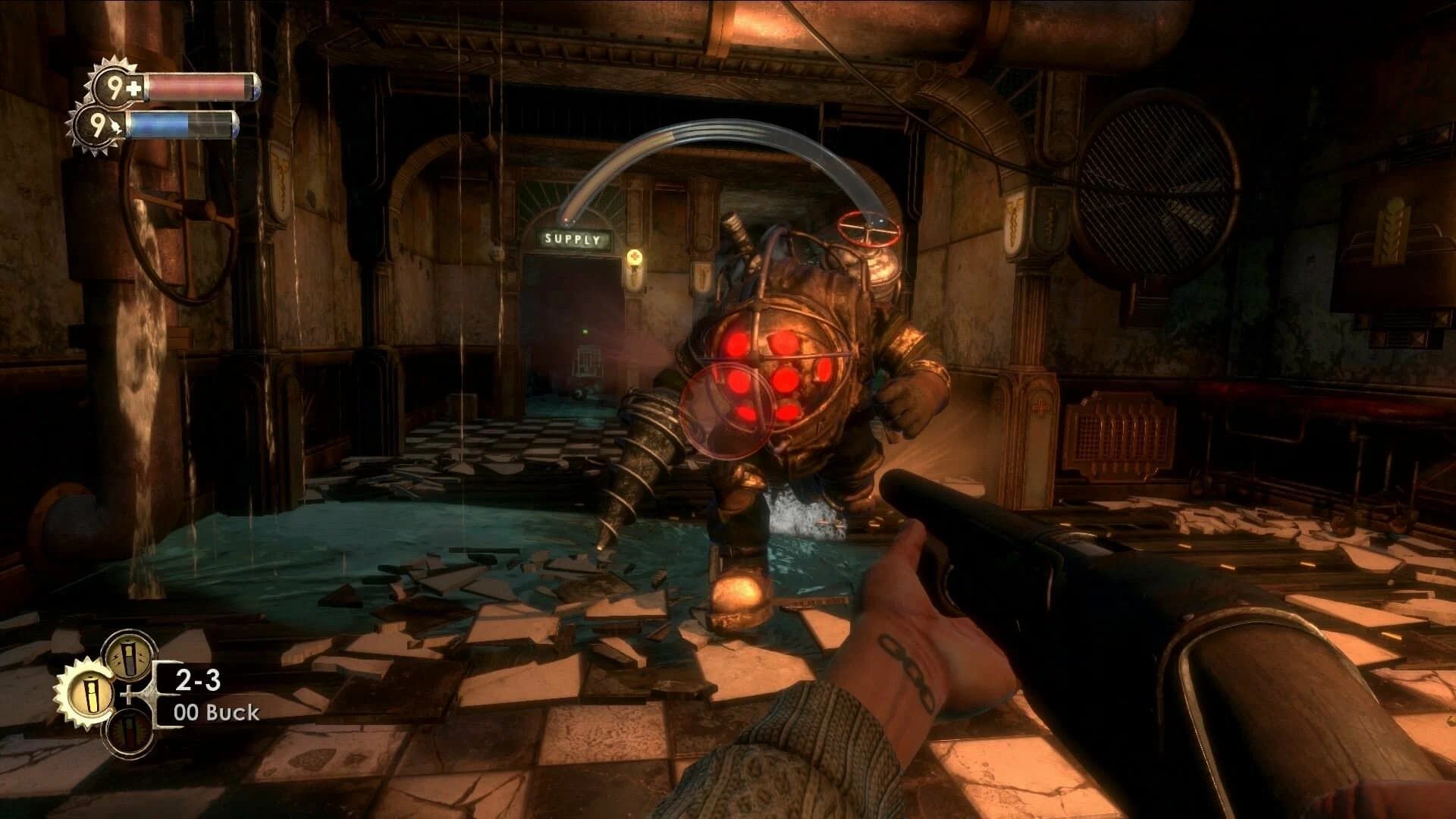Click the targeting reticle on the Big Daddy
Screen dimensions: 1456x819
727,409
